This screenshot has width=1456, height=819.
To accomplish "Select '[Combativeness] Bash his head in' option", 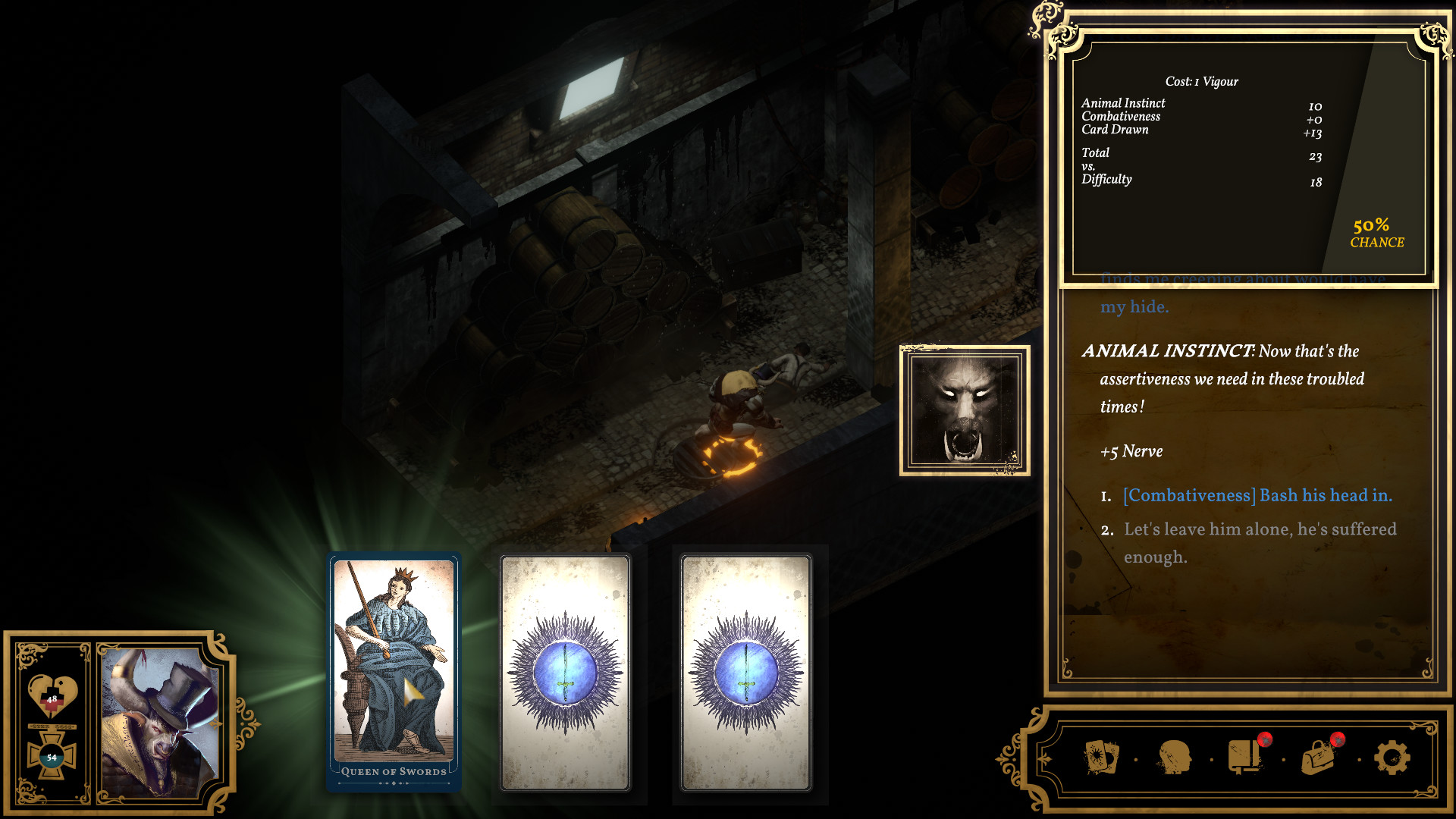I will click(x=1257, y=496).
